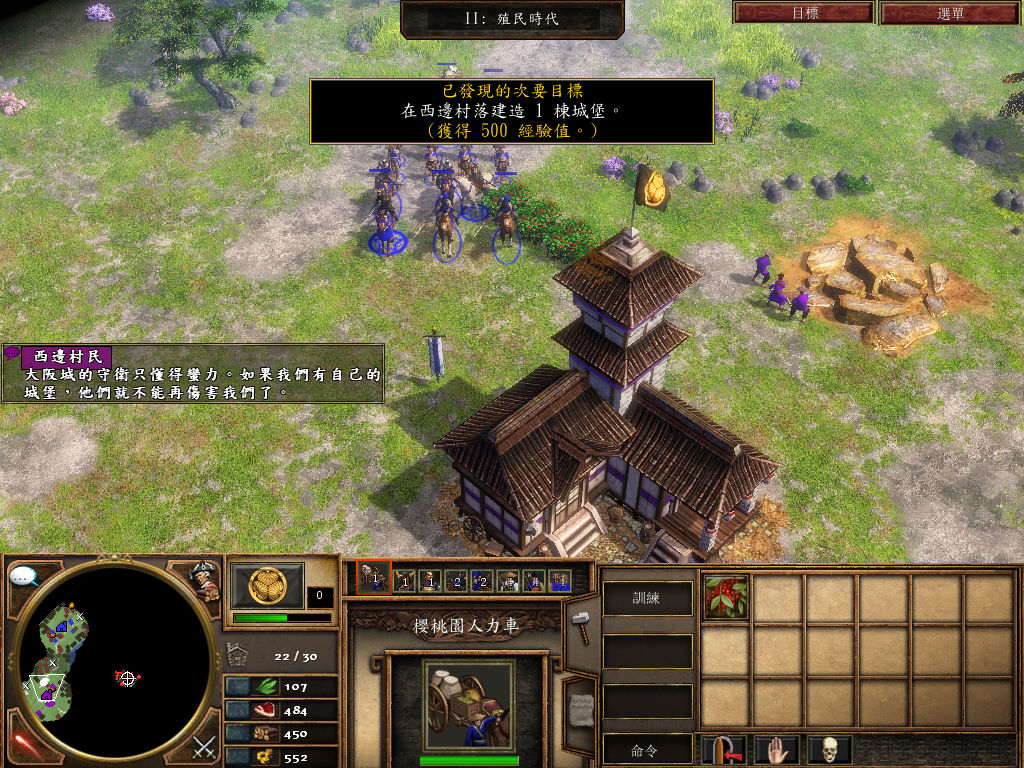Open the chat speech bubble
Image resolution: width=1024 pixels, height=768 pixels.
(24, 576)
